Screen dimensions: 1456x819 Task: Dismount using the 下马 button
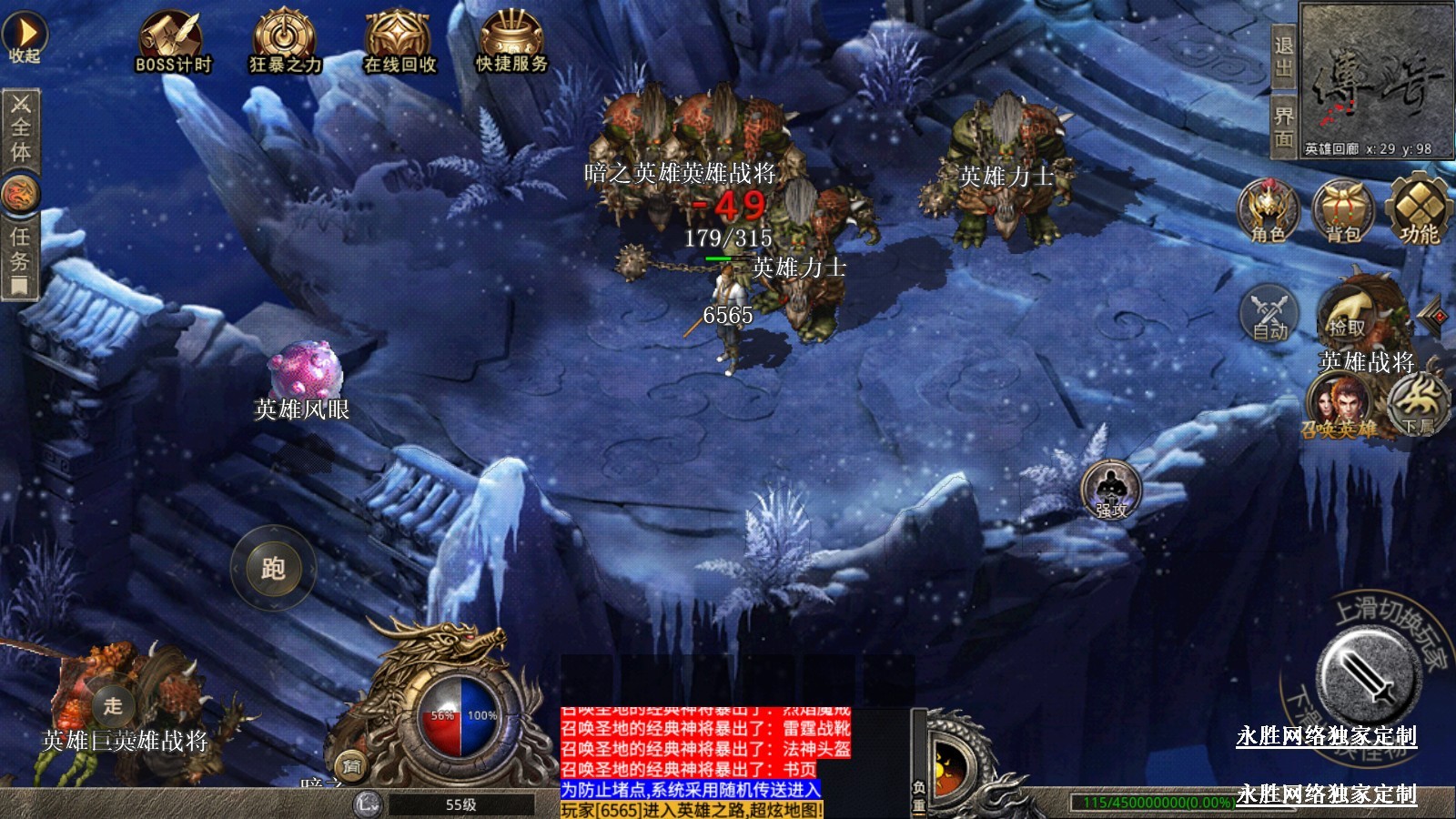[x=1418, y=406]
